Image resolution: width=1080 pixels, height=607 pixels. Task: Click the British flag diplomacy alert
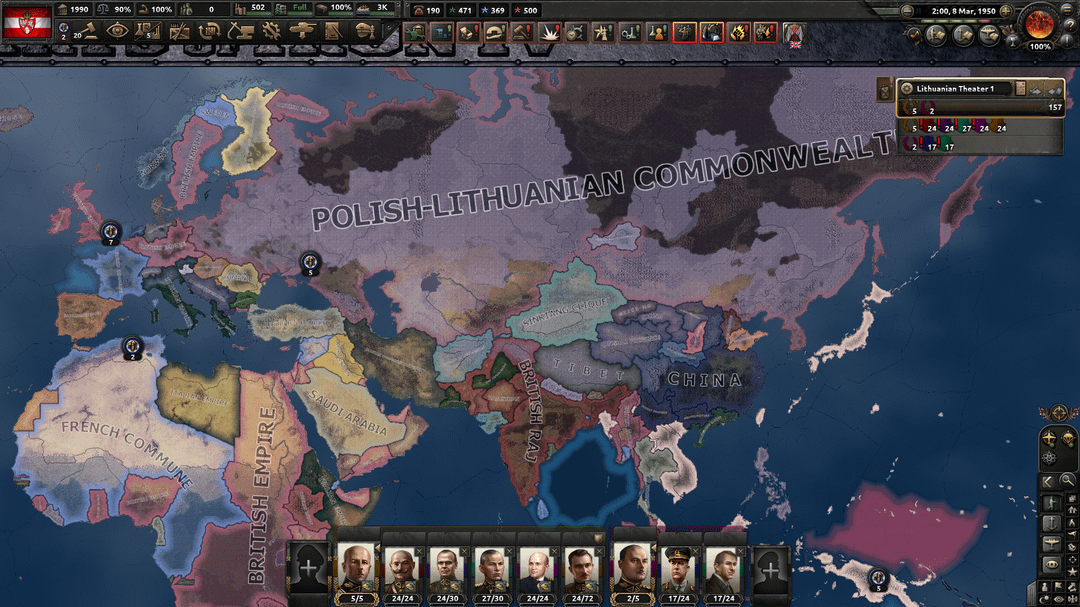click(x=794, y=33)
